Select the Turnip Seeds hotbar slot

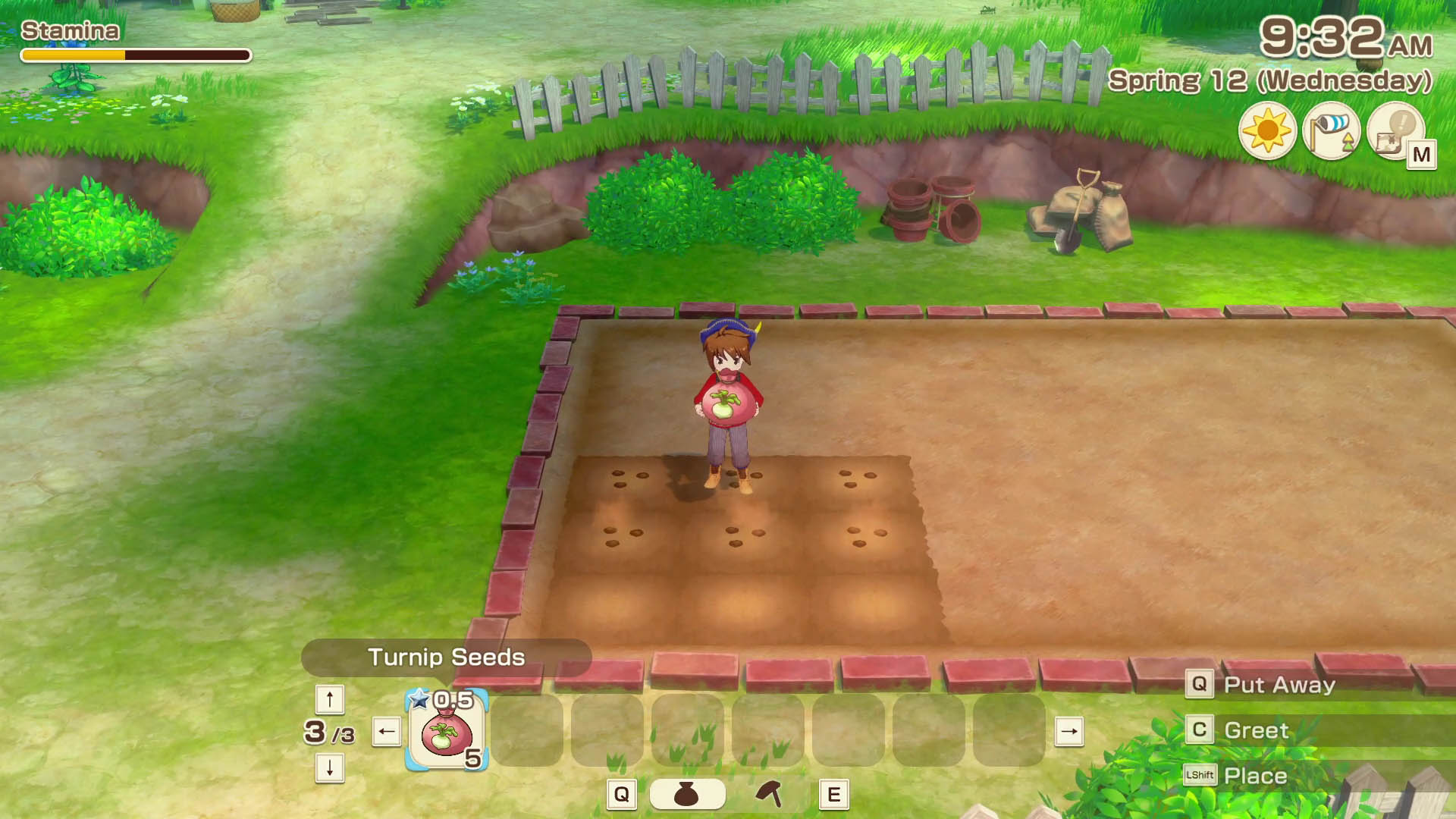[447, 730]
